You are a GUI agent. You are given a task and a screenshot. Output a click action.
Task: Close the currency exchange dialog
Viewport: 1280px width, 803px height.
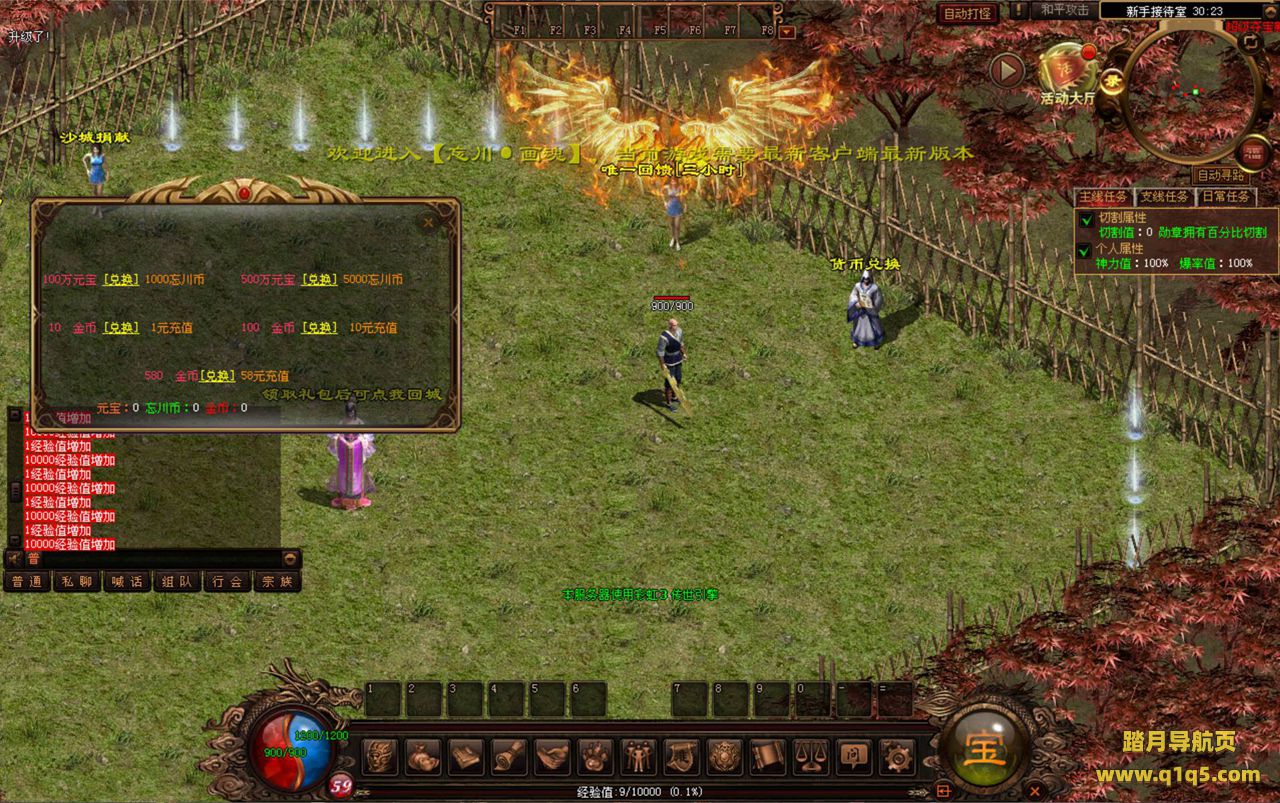click(x=428, y=222)
